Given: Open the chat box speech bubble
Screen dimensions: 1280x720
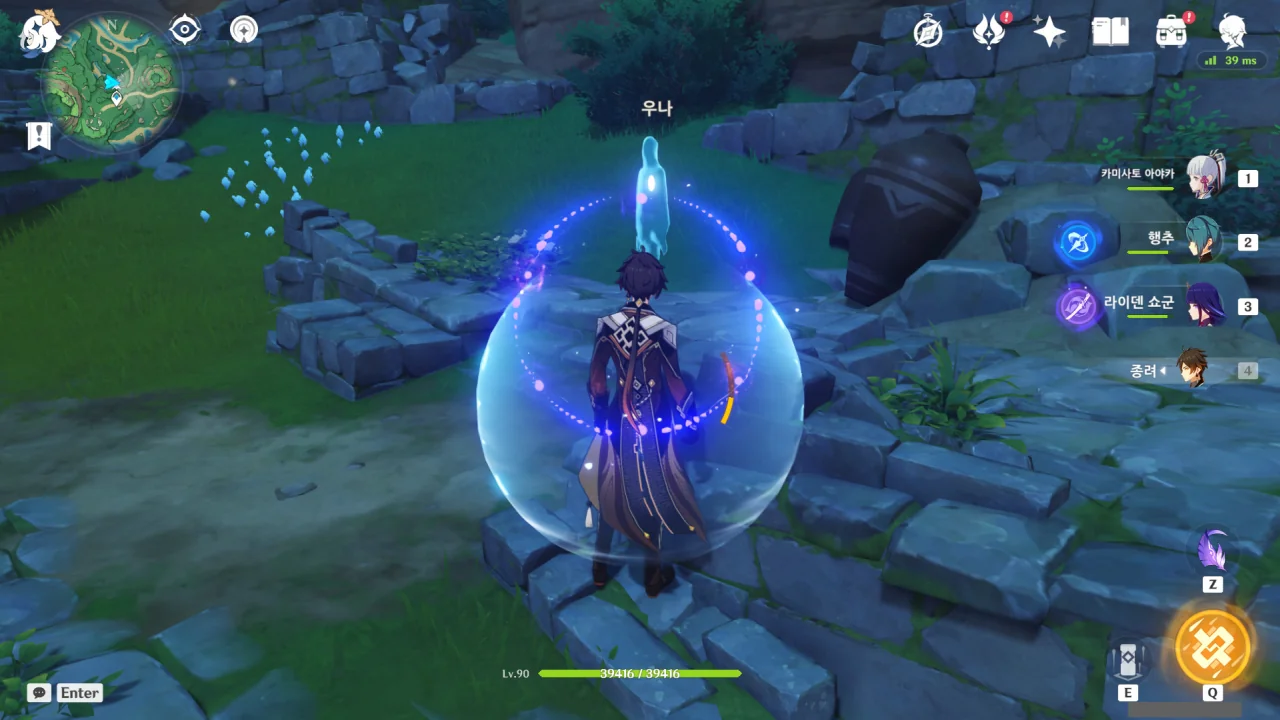Looking at the screenshot, I should pos(39,692).
